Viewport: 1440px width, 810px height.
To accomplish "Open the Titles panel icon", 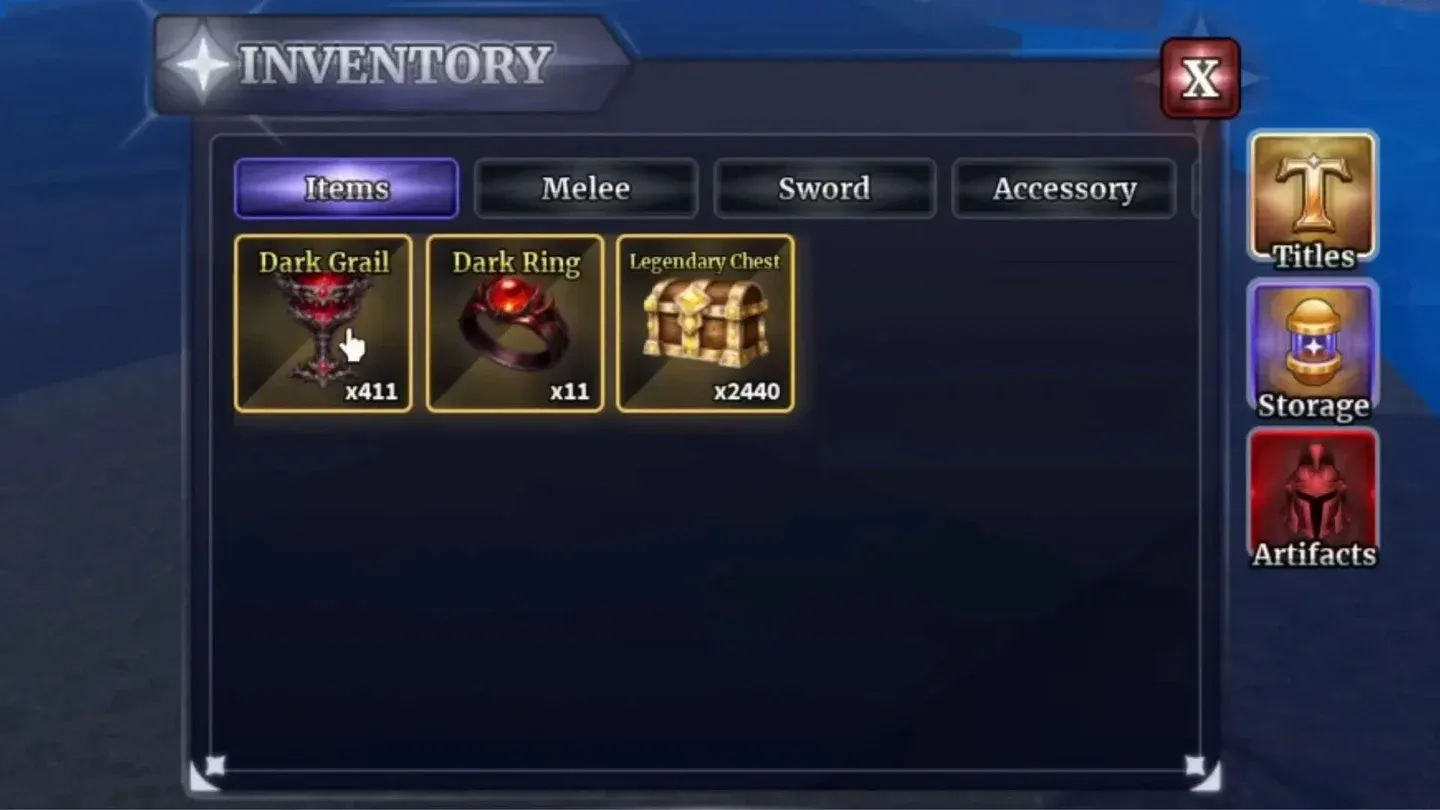I will point(1313,196).
